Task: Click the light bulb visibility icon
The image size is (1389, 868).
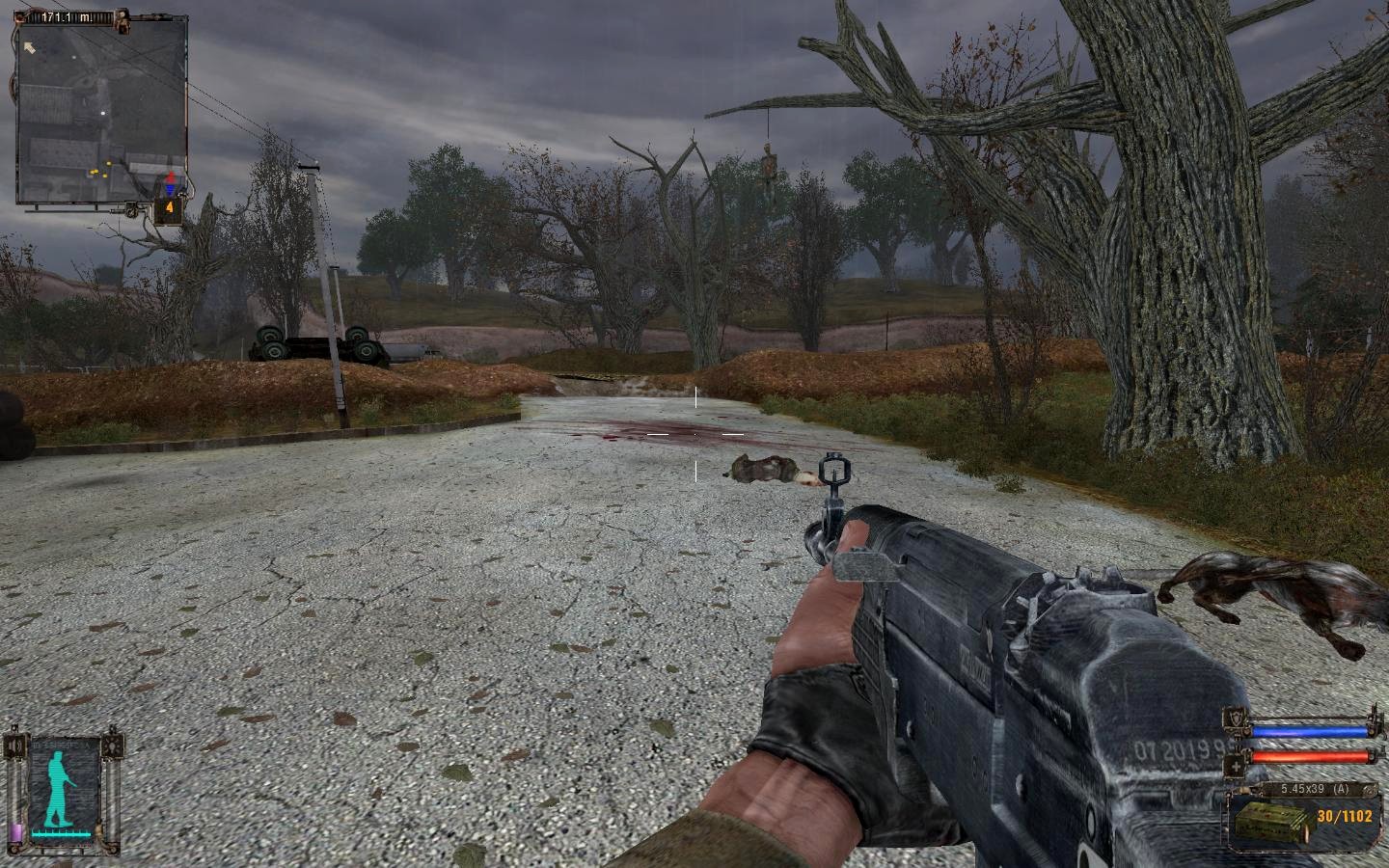Action: tap(115, 746)
